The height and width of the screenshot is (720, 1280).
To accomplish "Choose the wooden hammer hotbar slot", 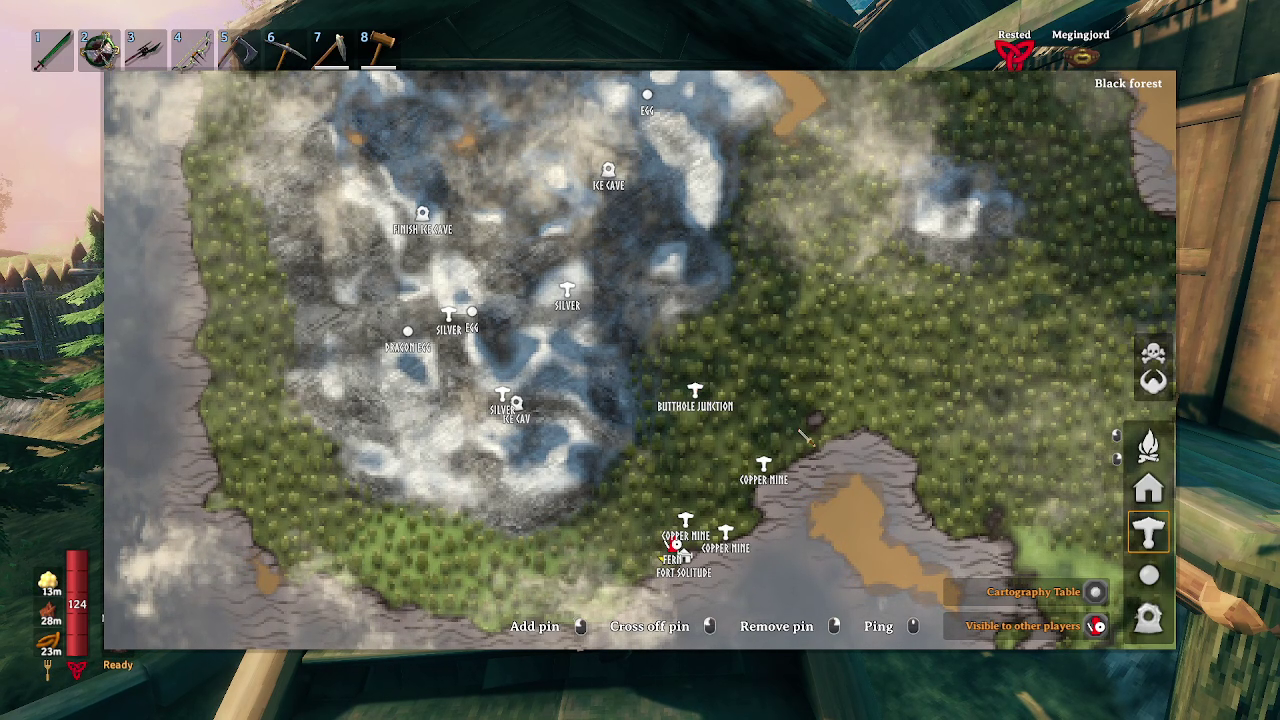I will tap(379, 50).
